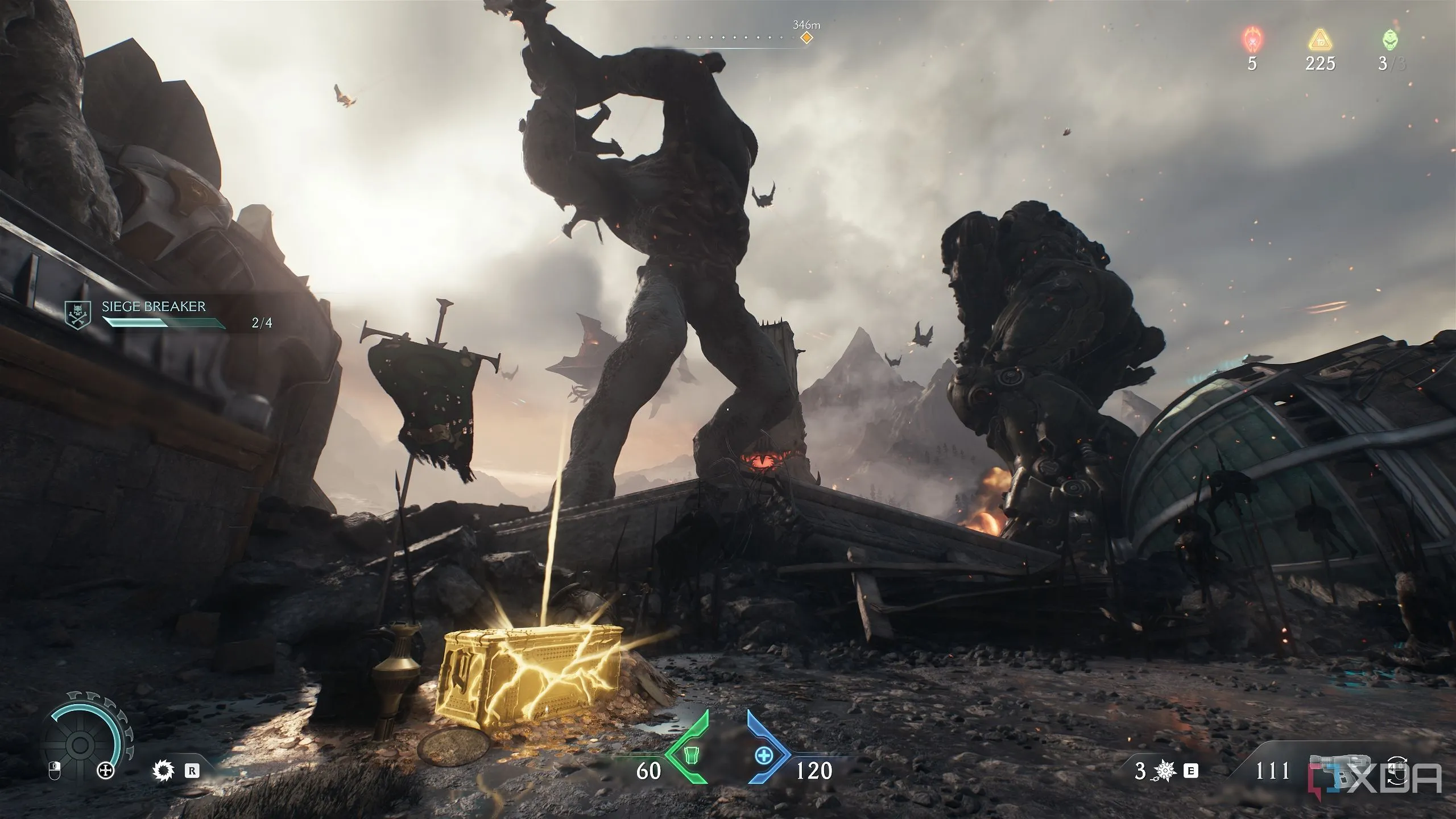Select the cross-shaped shield ability icon
The height and width of the screenshot is (819, 1456).
click(x=105, y=771)
